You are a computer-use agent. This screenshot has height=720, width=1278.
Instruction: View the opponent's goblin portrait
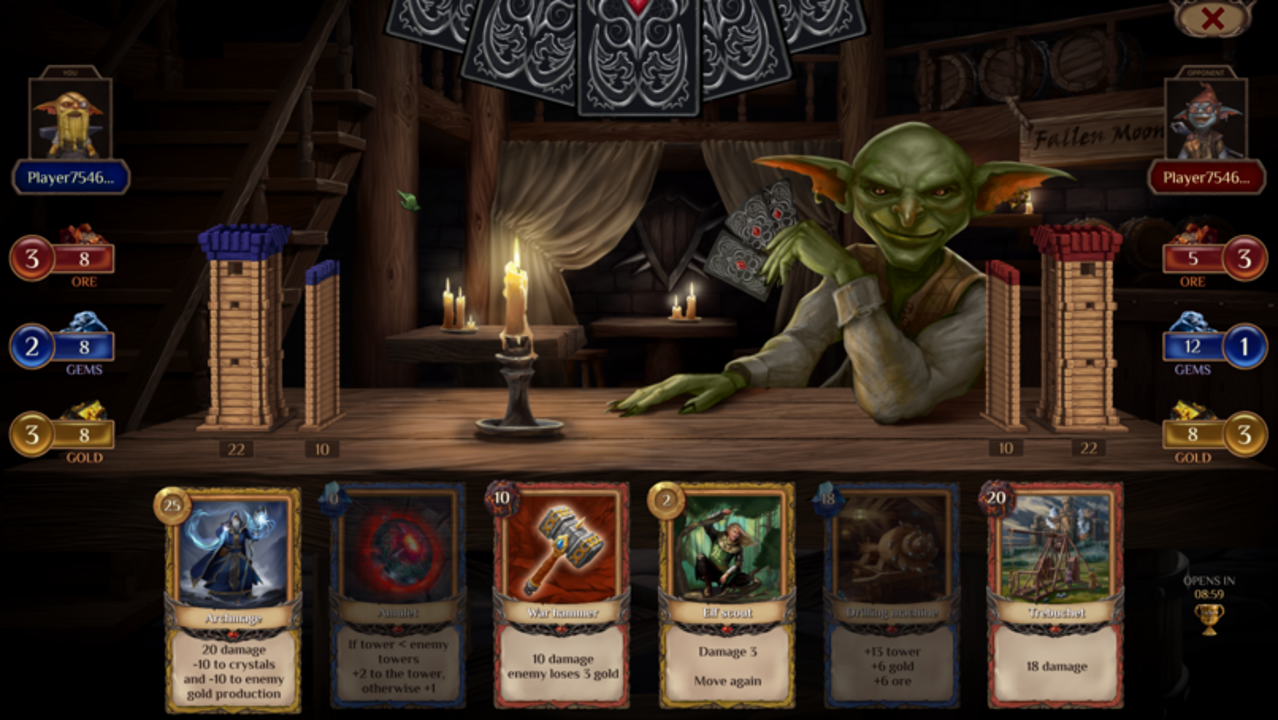tap(1205, 119)
